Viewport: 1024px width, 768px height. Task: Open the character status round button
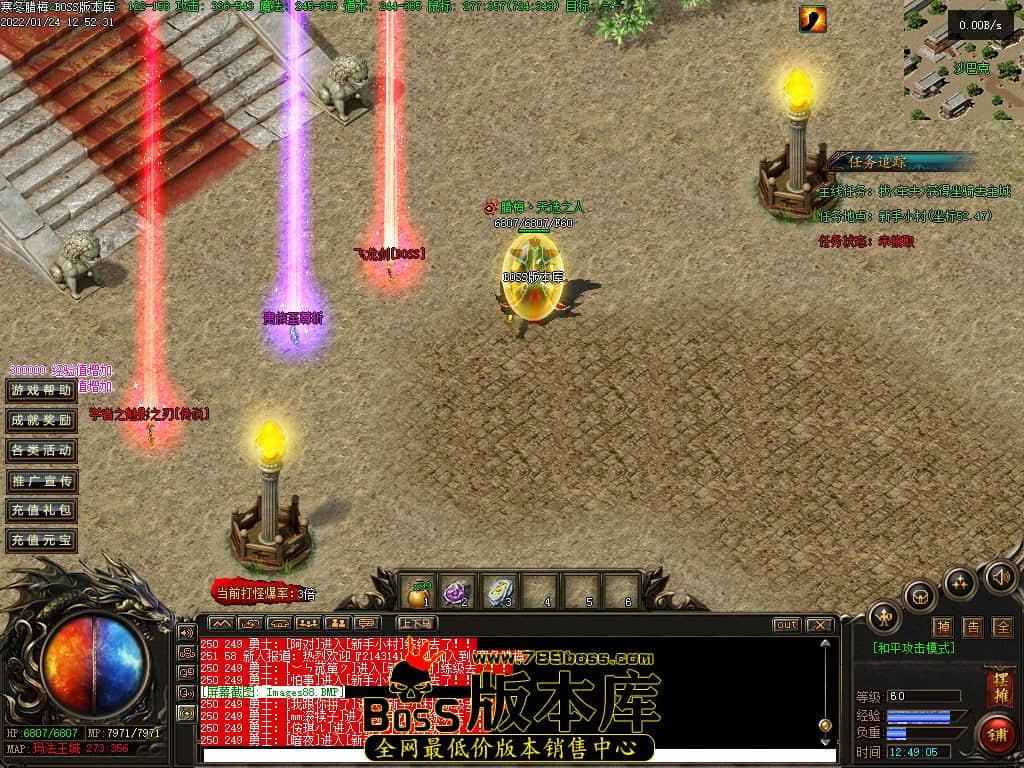point(884,617)
